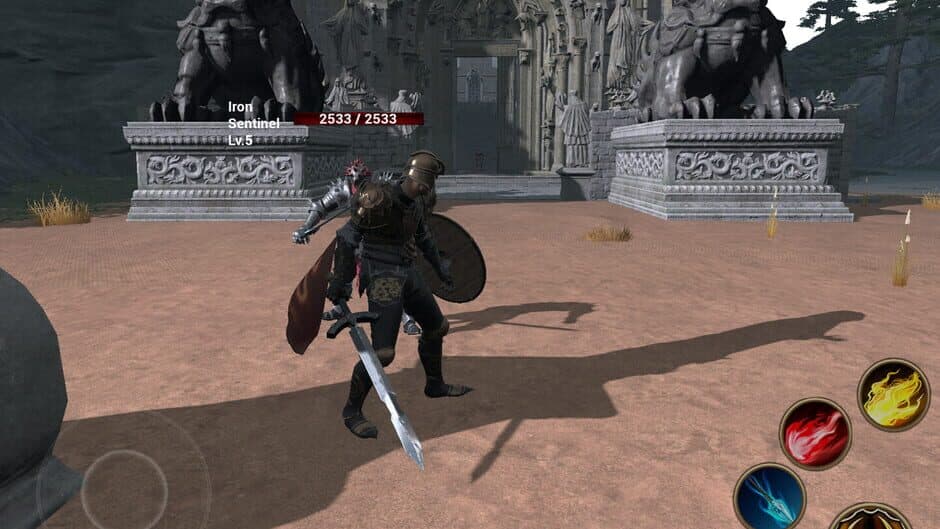Use the red slash skill
940x529 pixels.
click(815, 434)
